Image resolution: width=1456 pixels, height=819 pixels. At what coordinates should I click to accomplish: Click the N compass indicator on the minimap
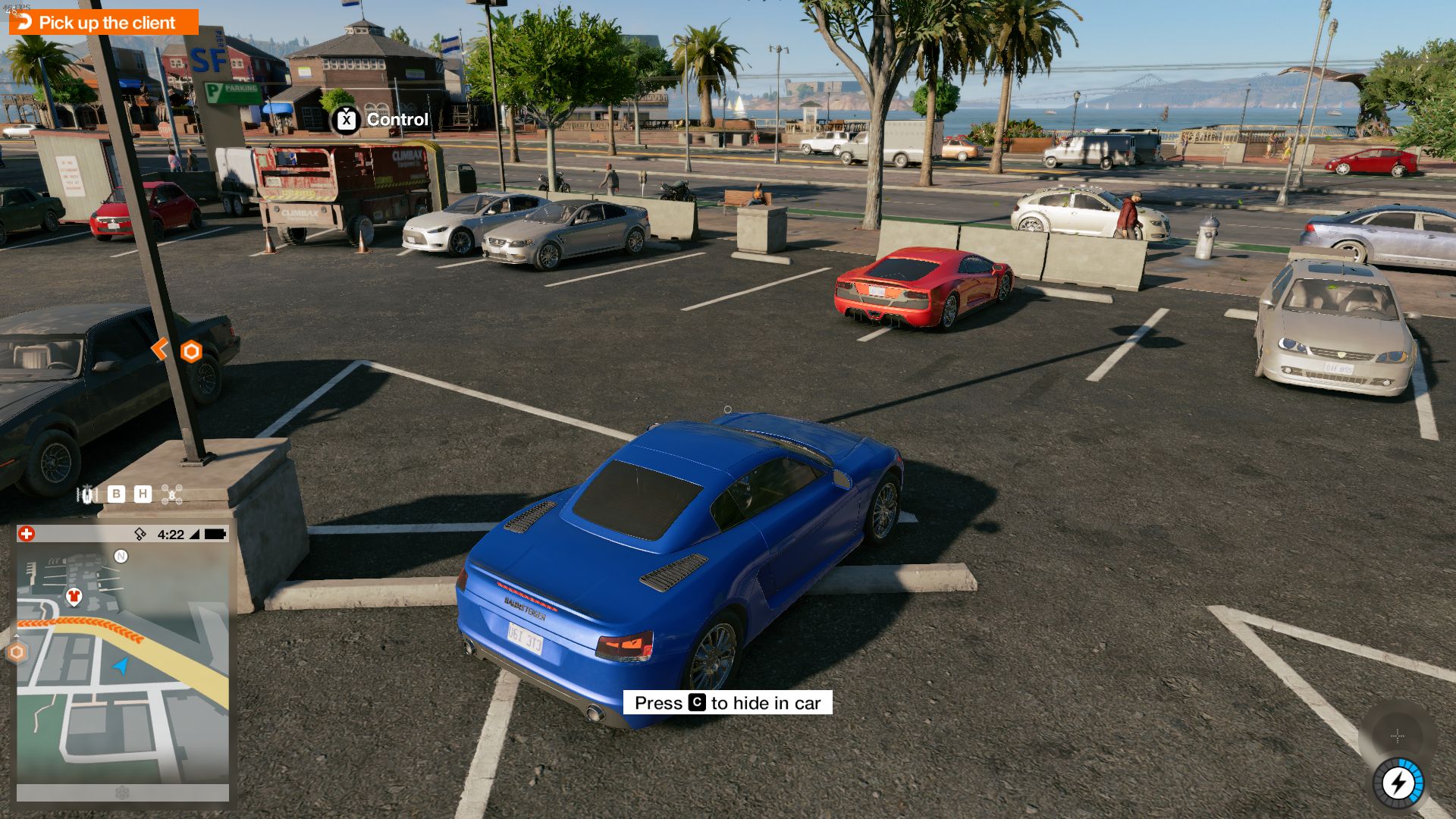(121, 557)
